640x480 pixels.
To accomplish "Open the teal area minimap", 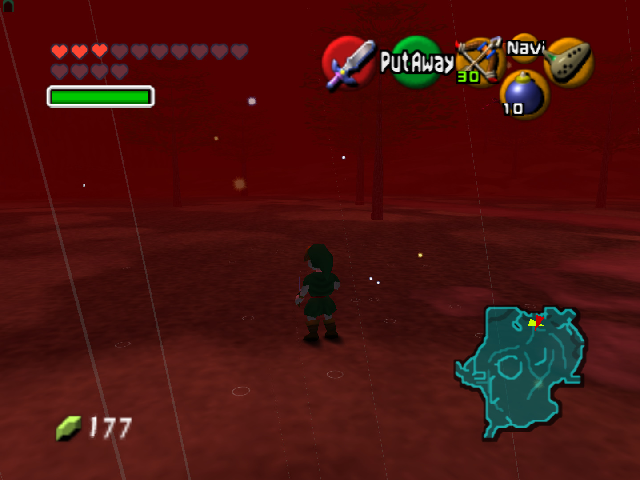I will tap(520, 368).
